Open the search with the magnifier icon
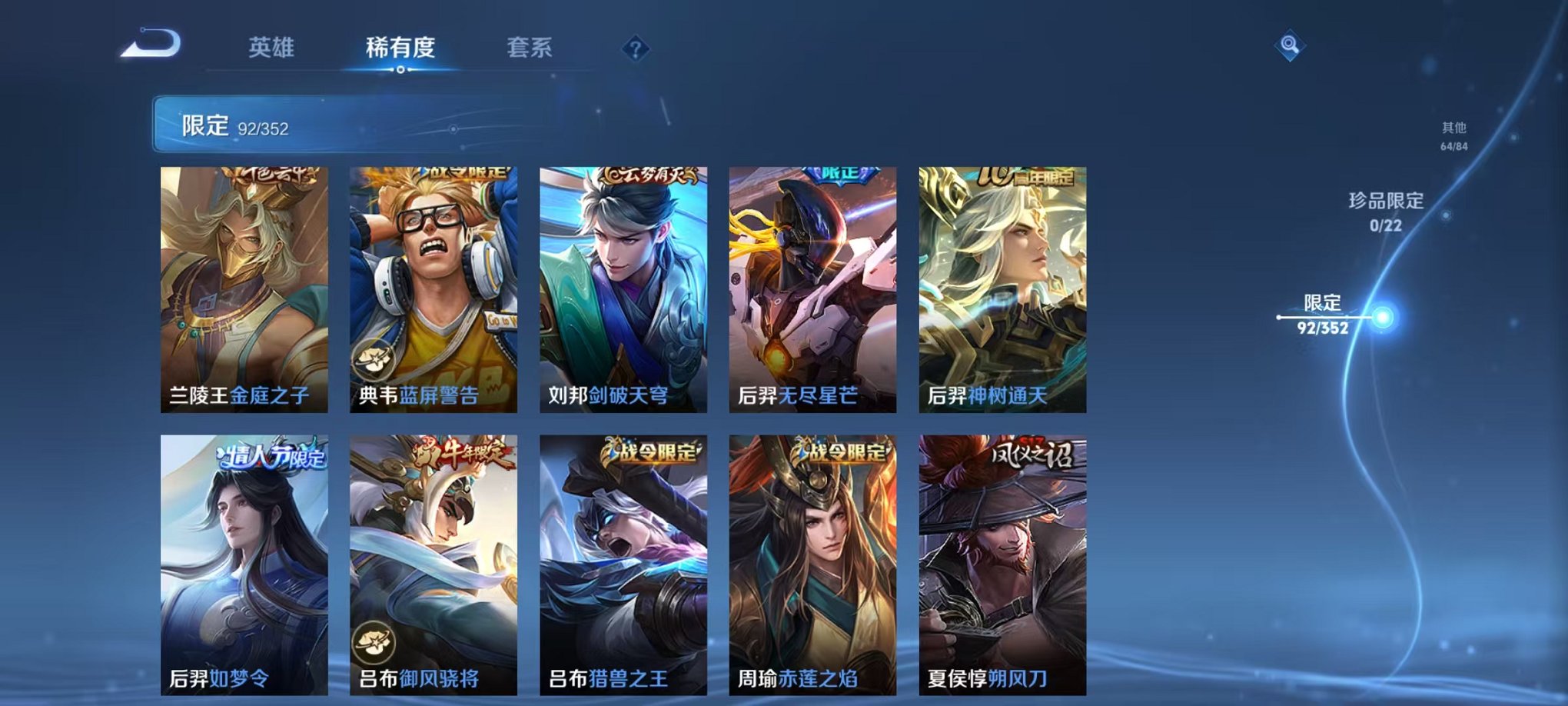 [1291, 48]
